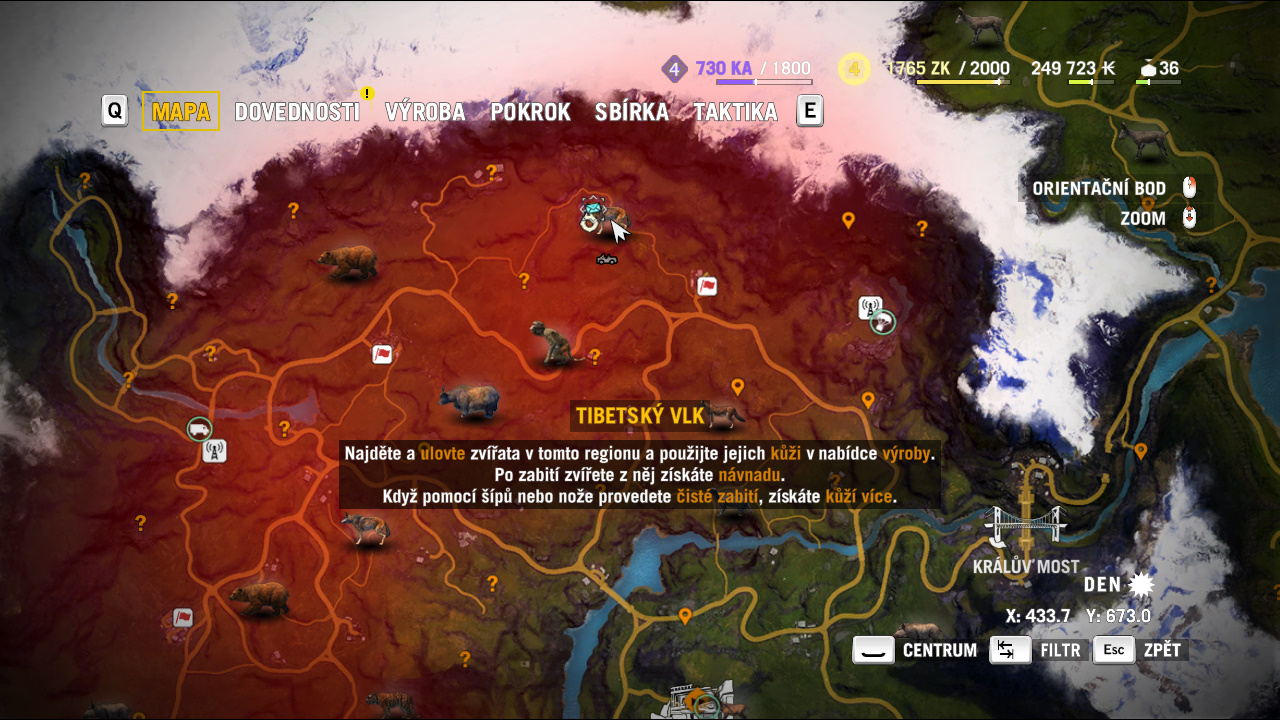
Task: Click the small grey car marker
Action: tap(606, 260)
